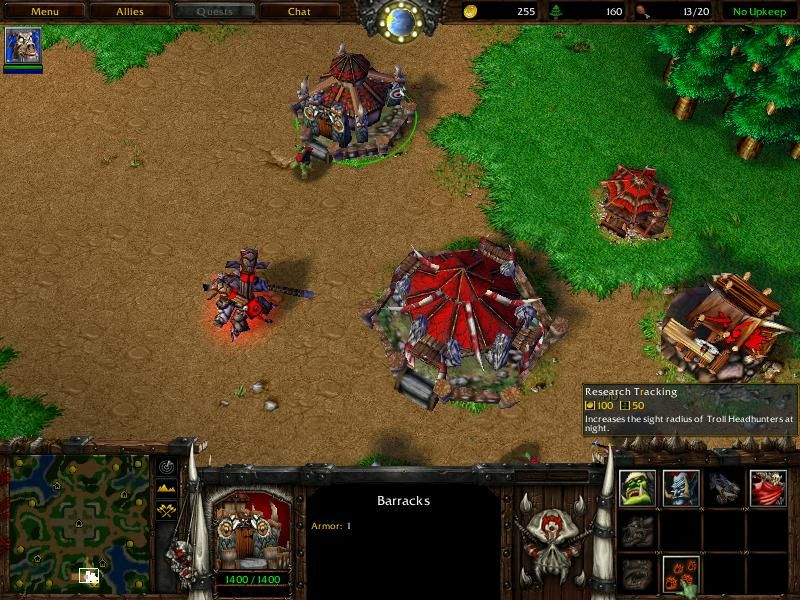Toggle minimap terrain display
The height and width of the screenshot is (600, 800).
point(166,488)
